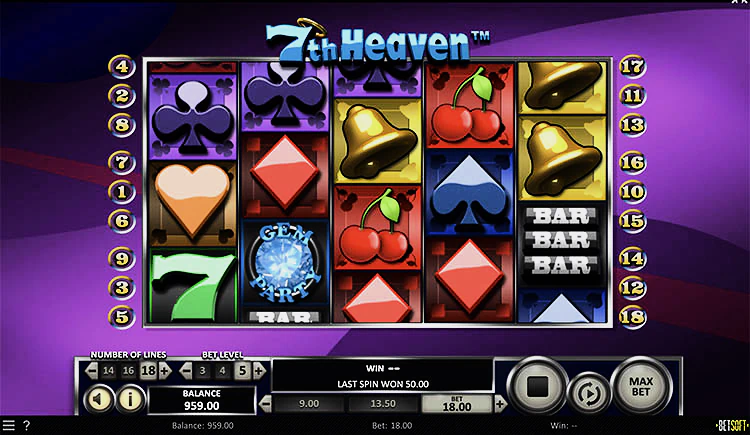Lower the bet level with minus
The image size is (750, 435).
point(185,370)
